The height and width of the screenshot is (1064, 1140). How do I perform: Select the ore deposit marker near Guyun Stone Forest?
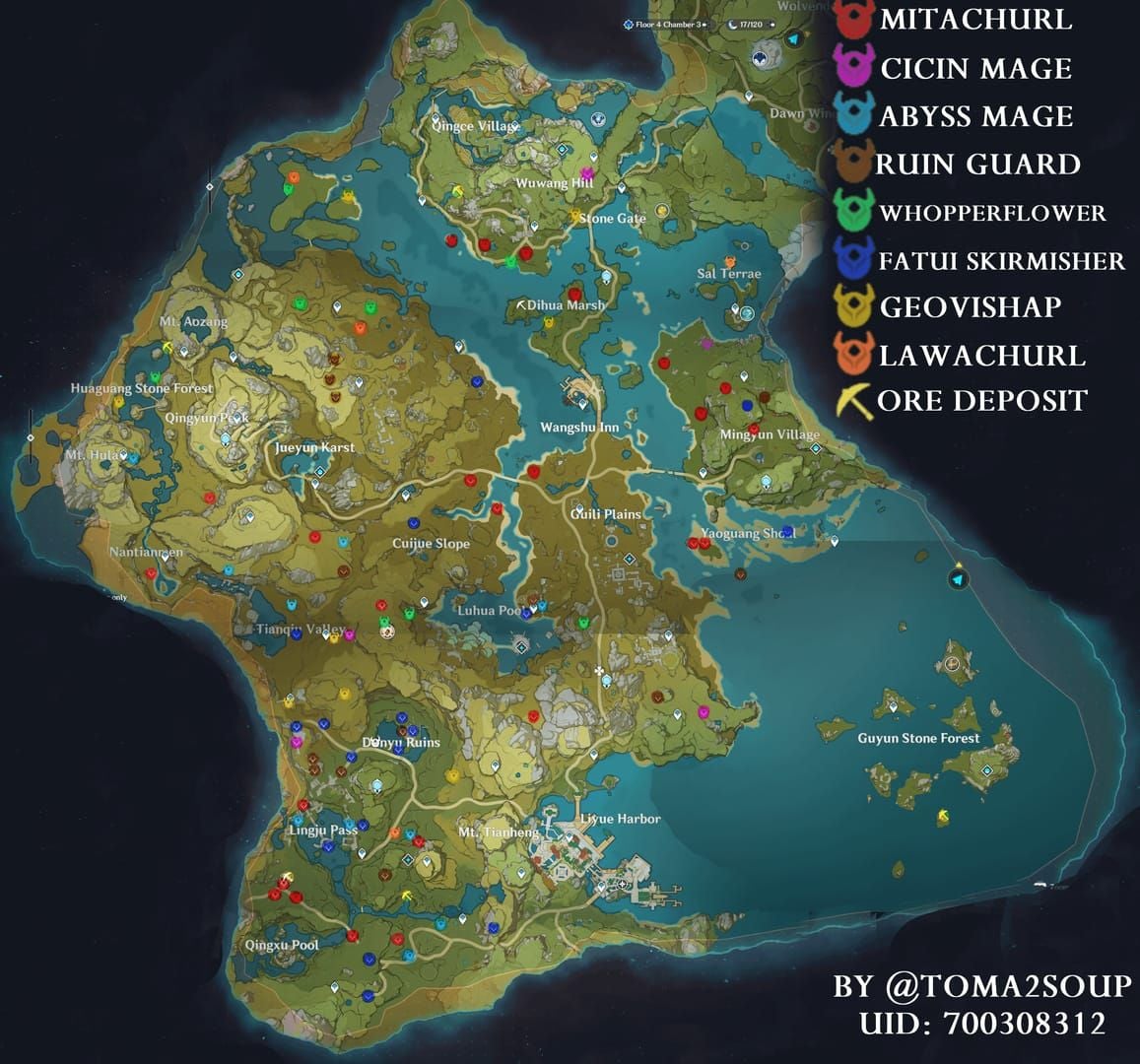pyautogui.click(x=943, y=816)
